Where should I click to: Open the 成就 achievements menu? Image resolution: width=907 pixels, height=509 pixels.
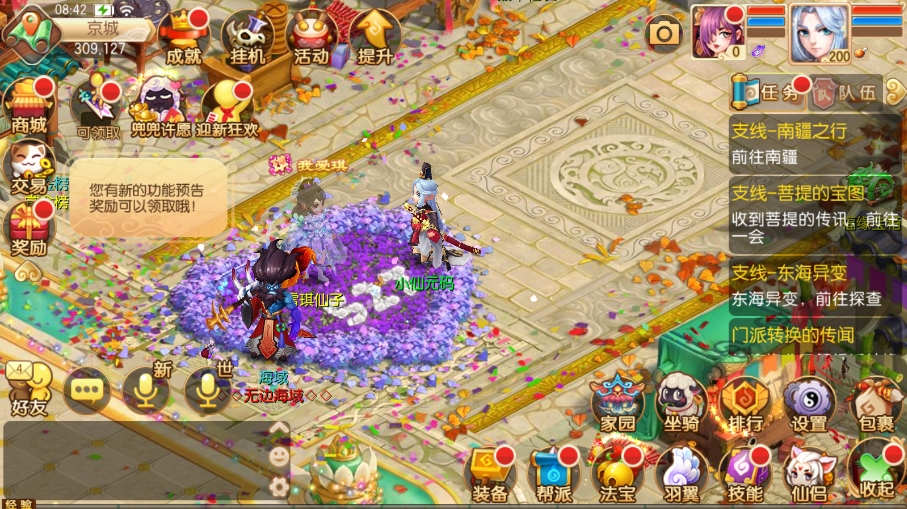click(x=182, y=37)
